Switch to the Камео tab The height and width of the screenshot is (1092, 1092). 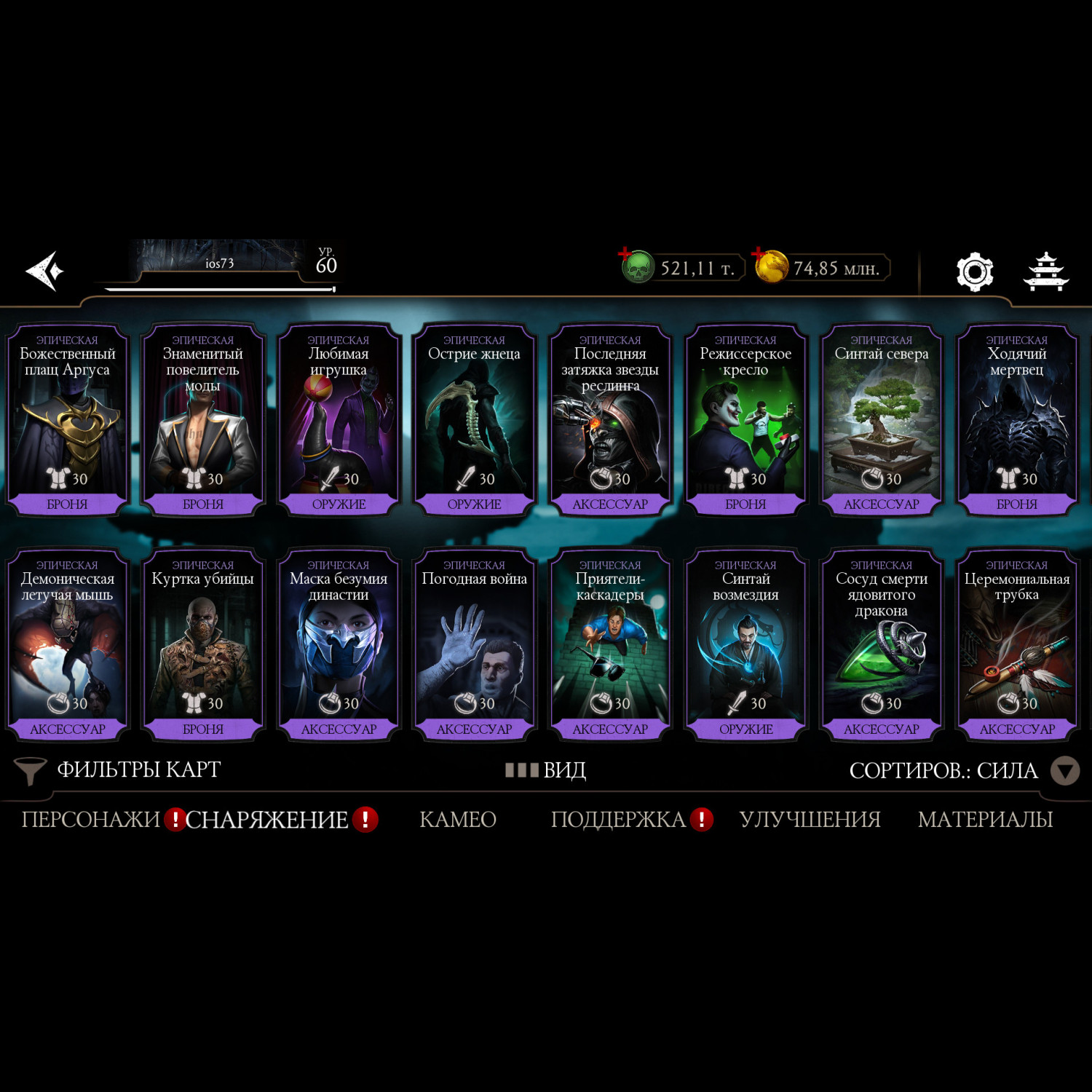(458, 820)
